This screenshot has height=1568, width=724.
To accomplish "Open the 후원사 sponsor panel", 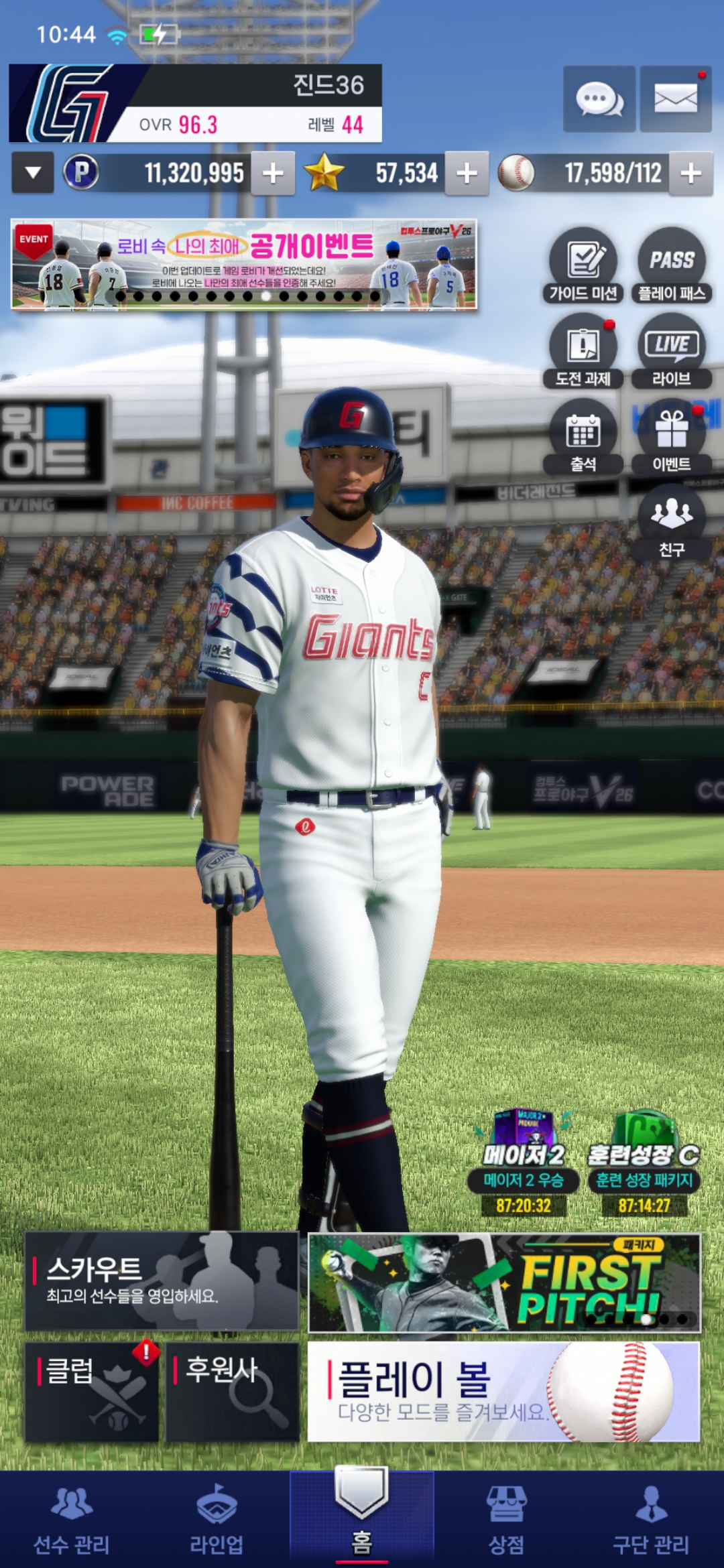I will tap(232, 1391).
